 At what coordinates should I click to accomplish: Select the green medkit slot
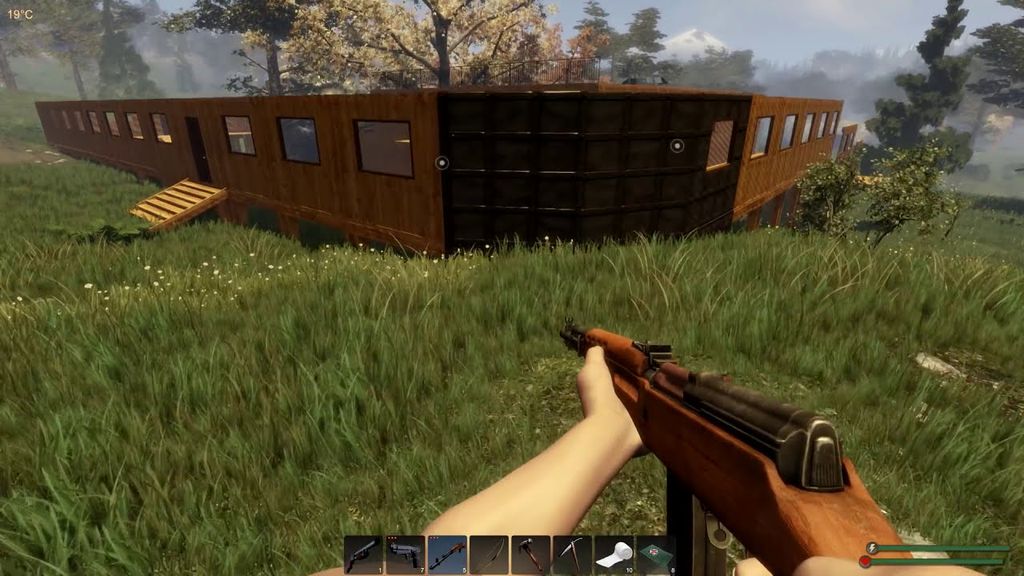(655, 554)
